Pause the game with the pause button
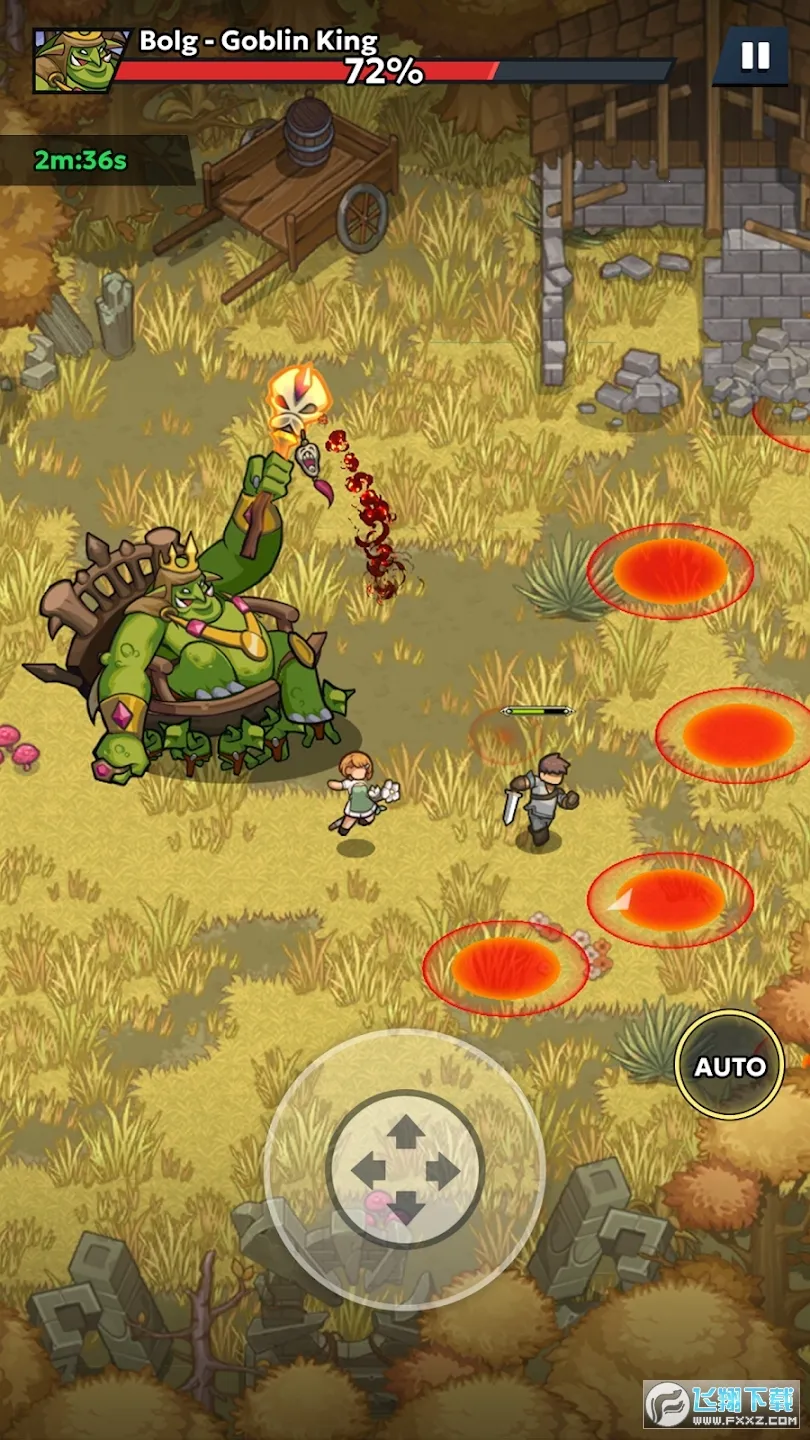This screenshot has width=810, height=1440. pos(755,56)
